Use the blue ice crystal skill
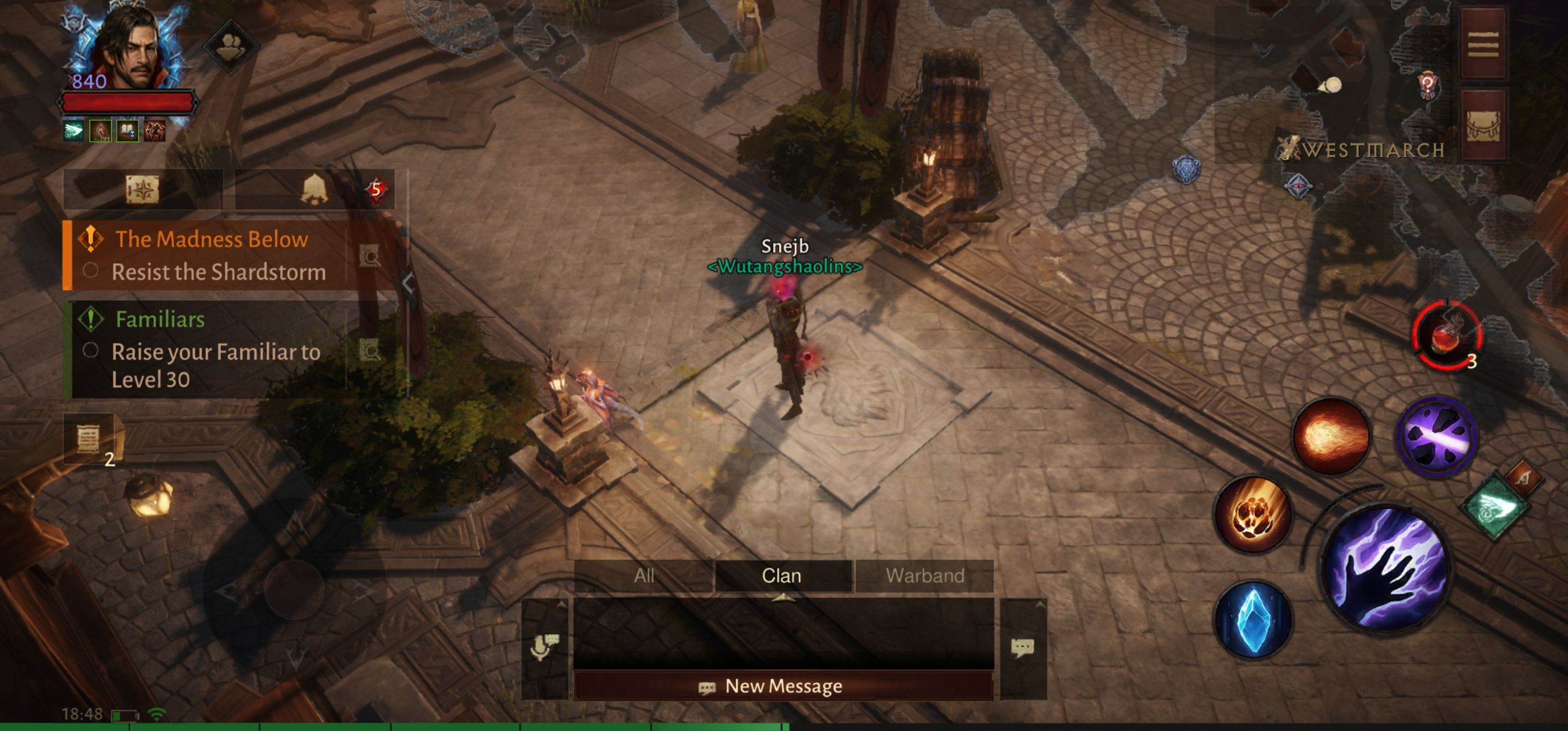 pos(1253,620)
